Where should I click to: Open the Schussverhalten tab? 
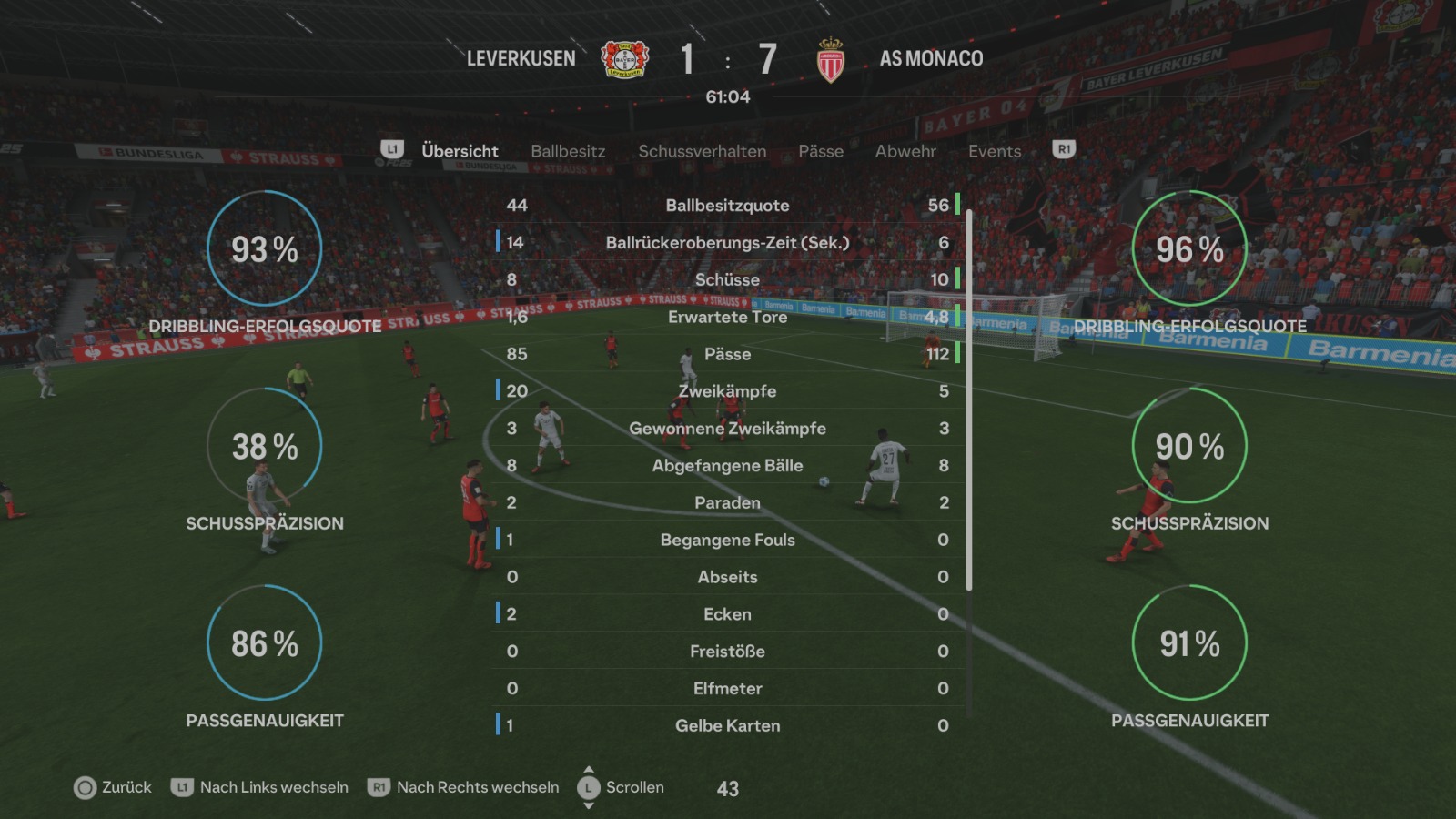click(x=702, y=151)
